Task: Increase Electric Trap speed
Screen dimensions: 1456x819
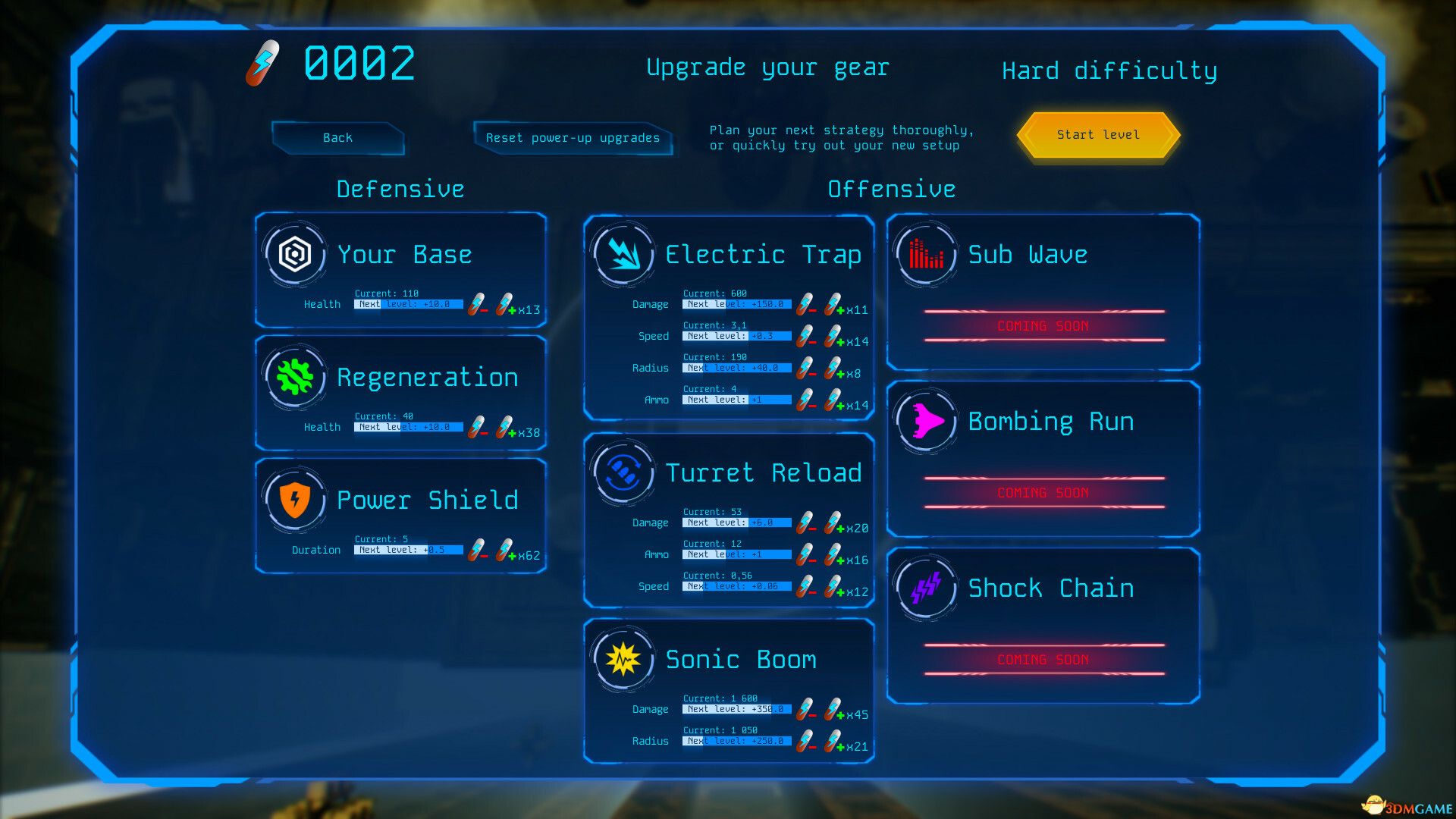Action: pos(833,337)
